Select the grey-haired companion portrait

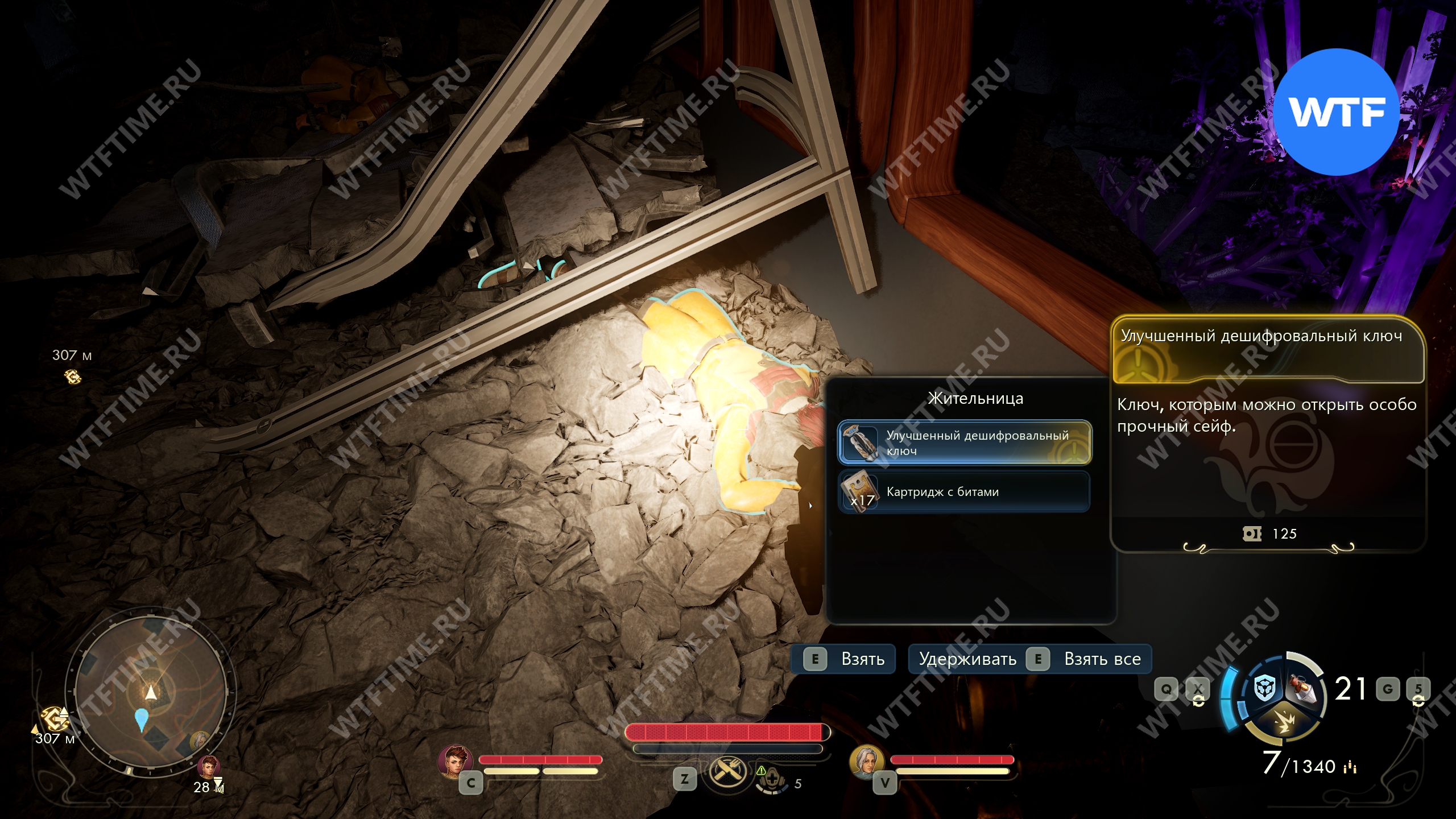866,761
